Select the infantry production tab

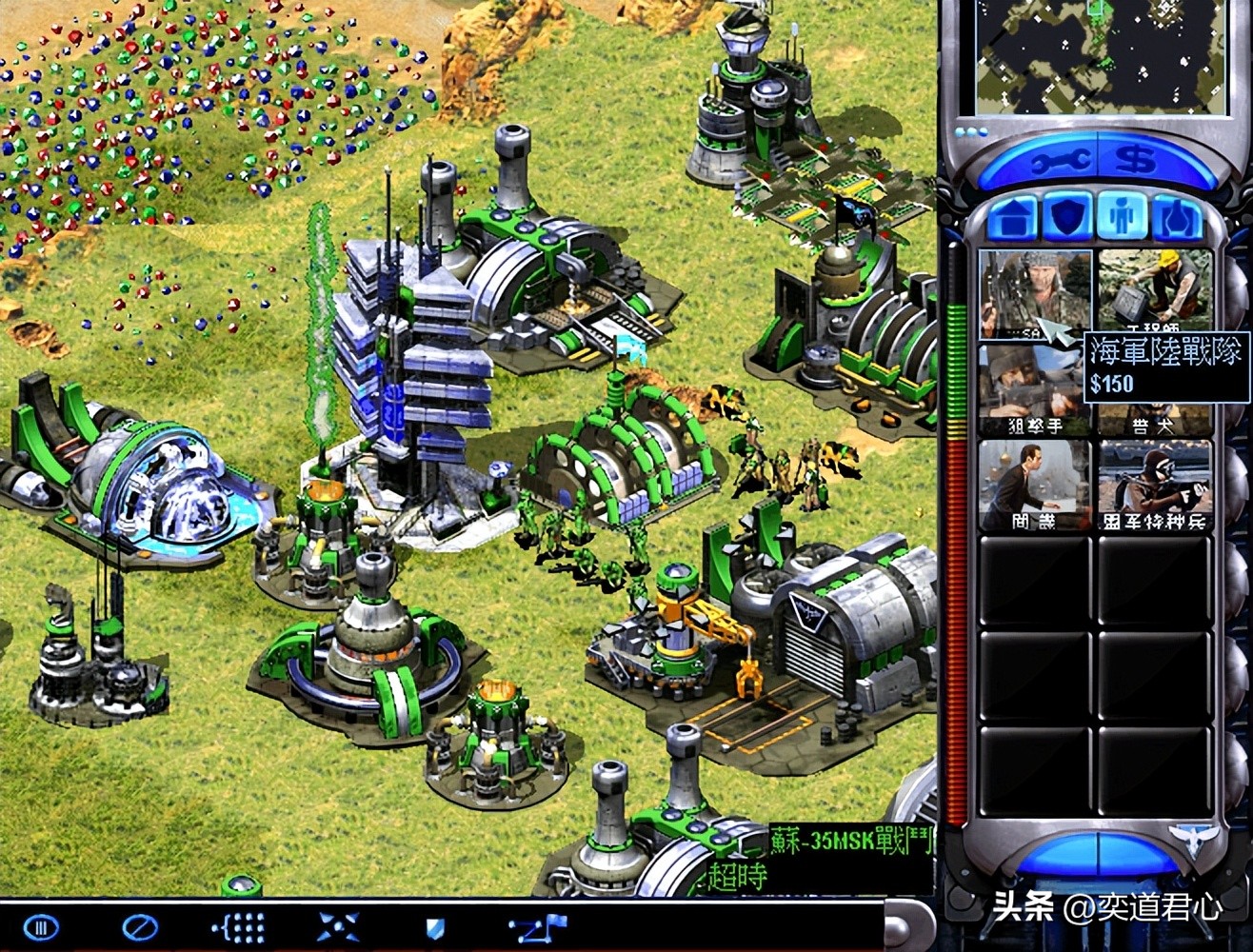(x=1124, y=218)
